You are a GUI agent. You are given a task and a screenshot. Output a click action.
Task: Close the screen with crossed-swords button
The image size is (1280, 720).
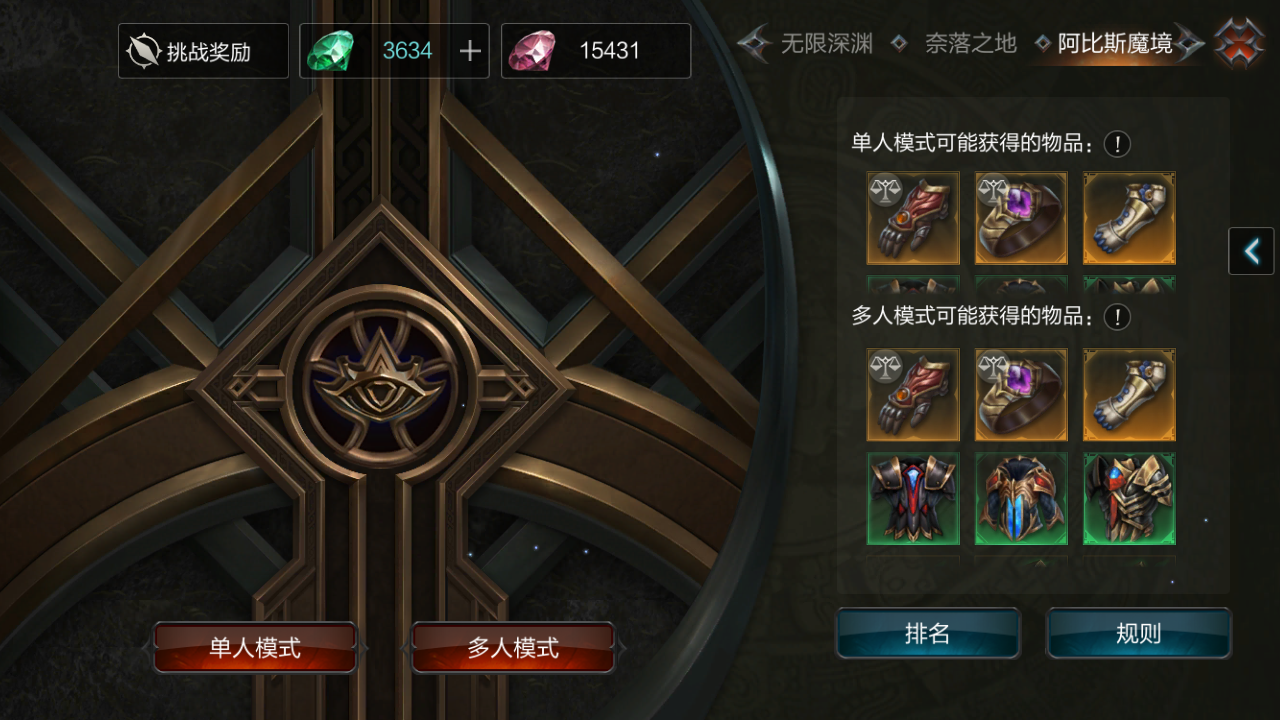1239,42
